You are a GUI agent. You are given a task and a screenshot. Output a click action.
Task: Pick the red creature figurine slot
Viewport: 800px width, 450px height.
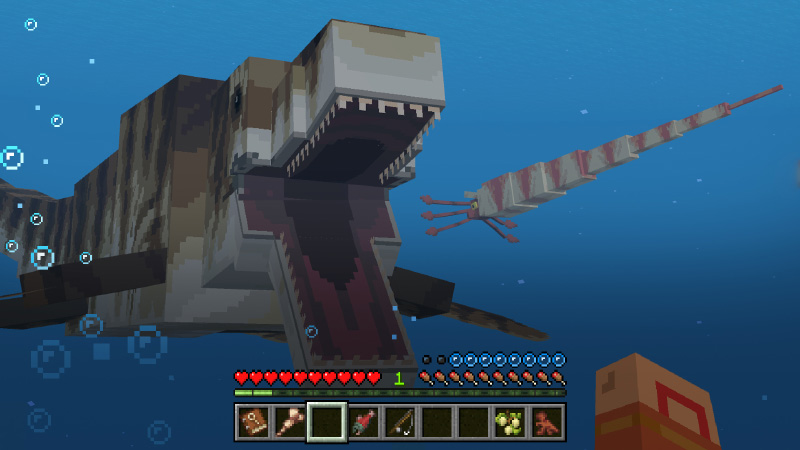pyautogui.click(x=547, y=422)
